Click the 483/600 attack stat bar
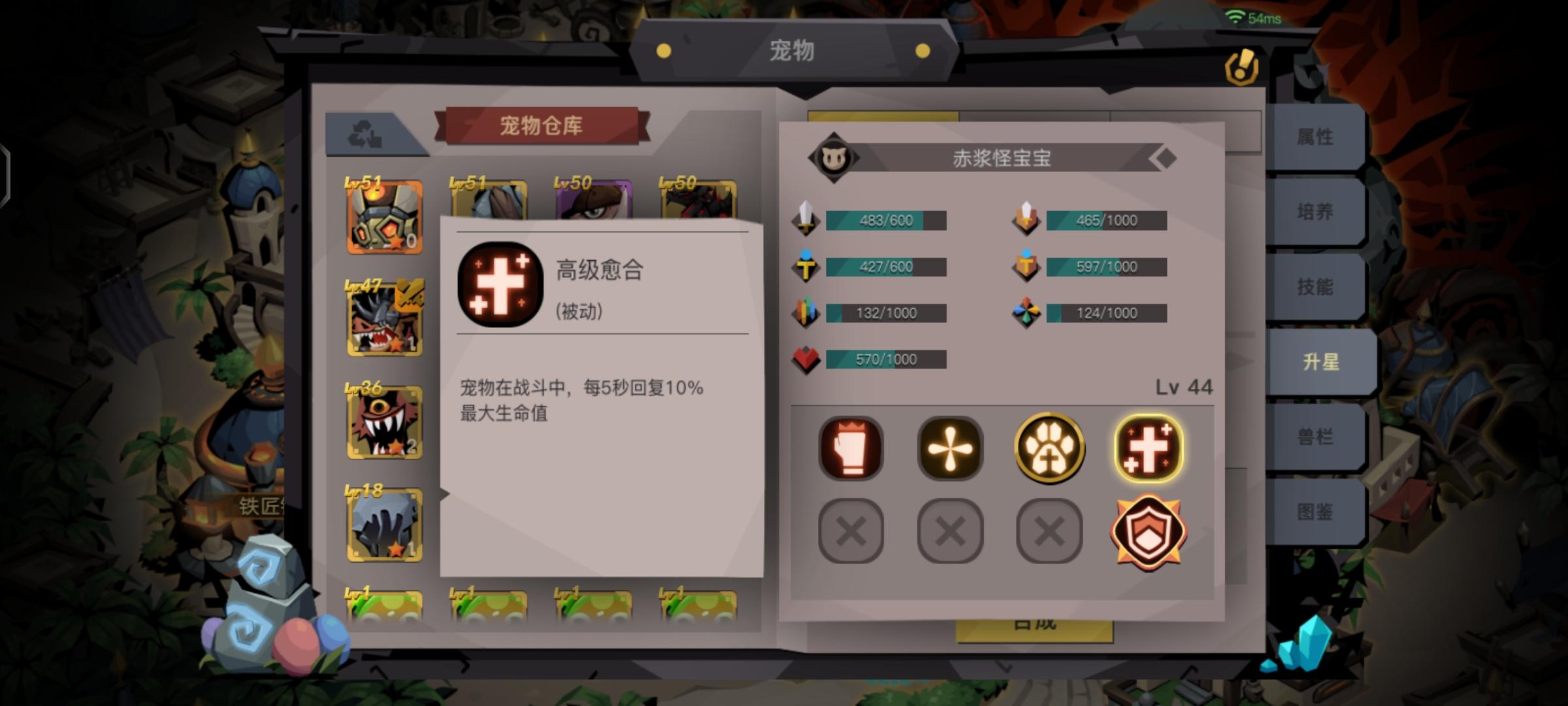This screenshot has width=1568, height=706. pyautogui.click(x=885, y=220)
